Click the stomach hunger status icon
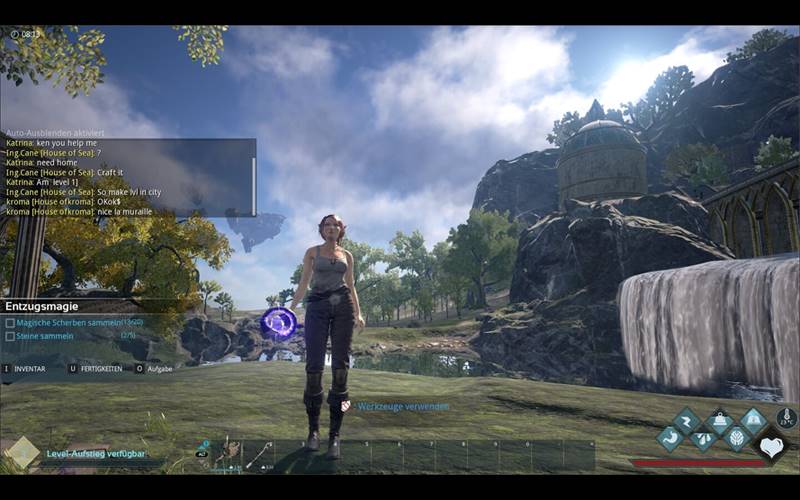This screenshot has width=800, height=500. click(x=669, y=437)
